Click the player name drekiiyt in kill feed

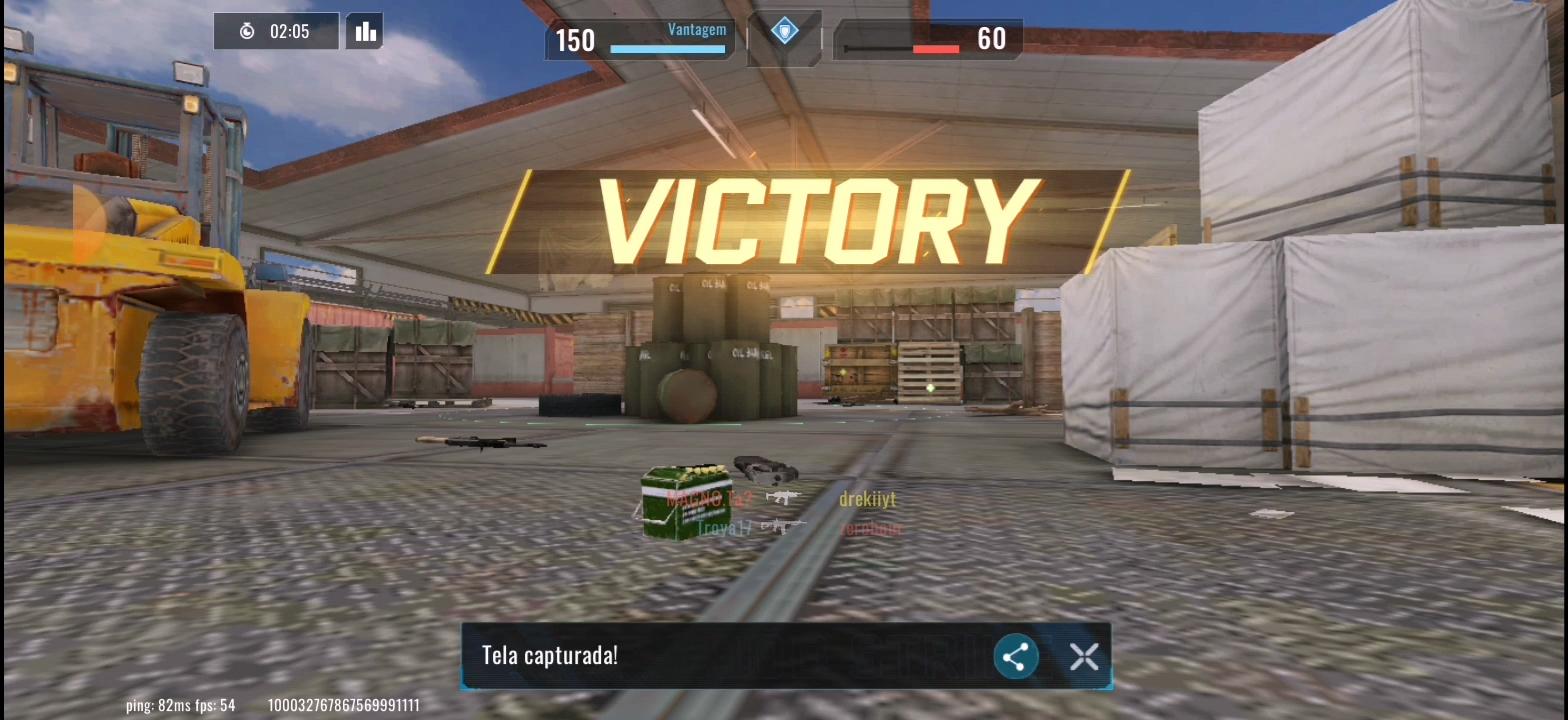pos(869,498)
